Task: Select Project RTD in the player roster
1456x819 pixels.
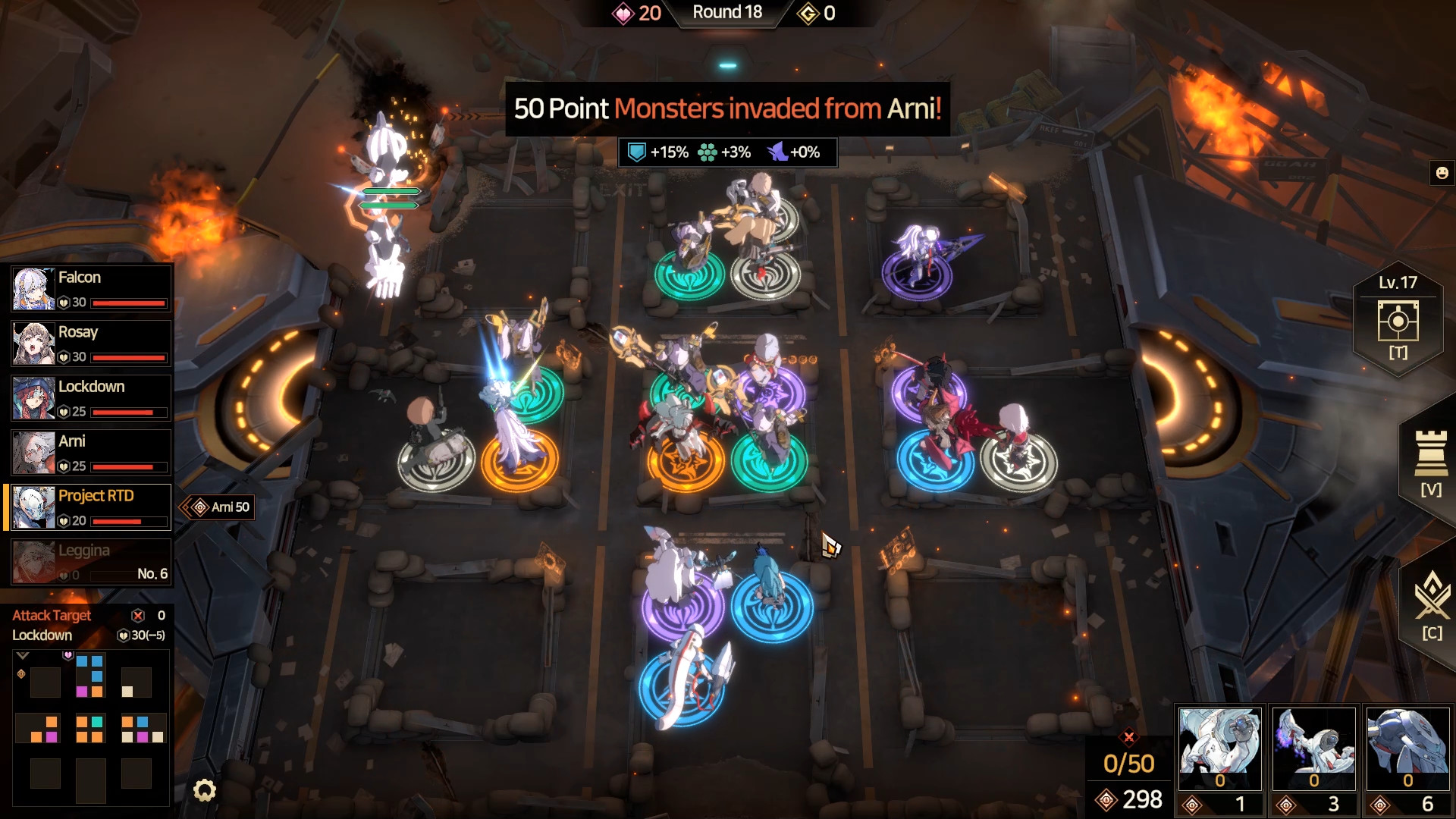Action: pos(89,507)
